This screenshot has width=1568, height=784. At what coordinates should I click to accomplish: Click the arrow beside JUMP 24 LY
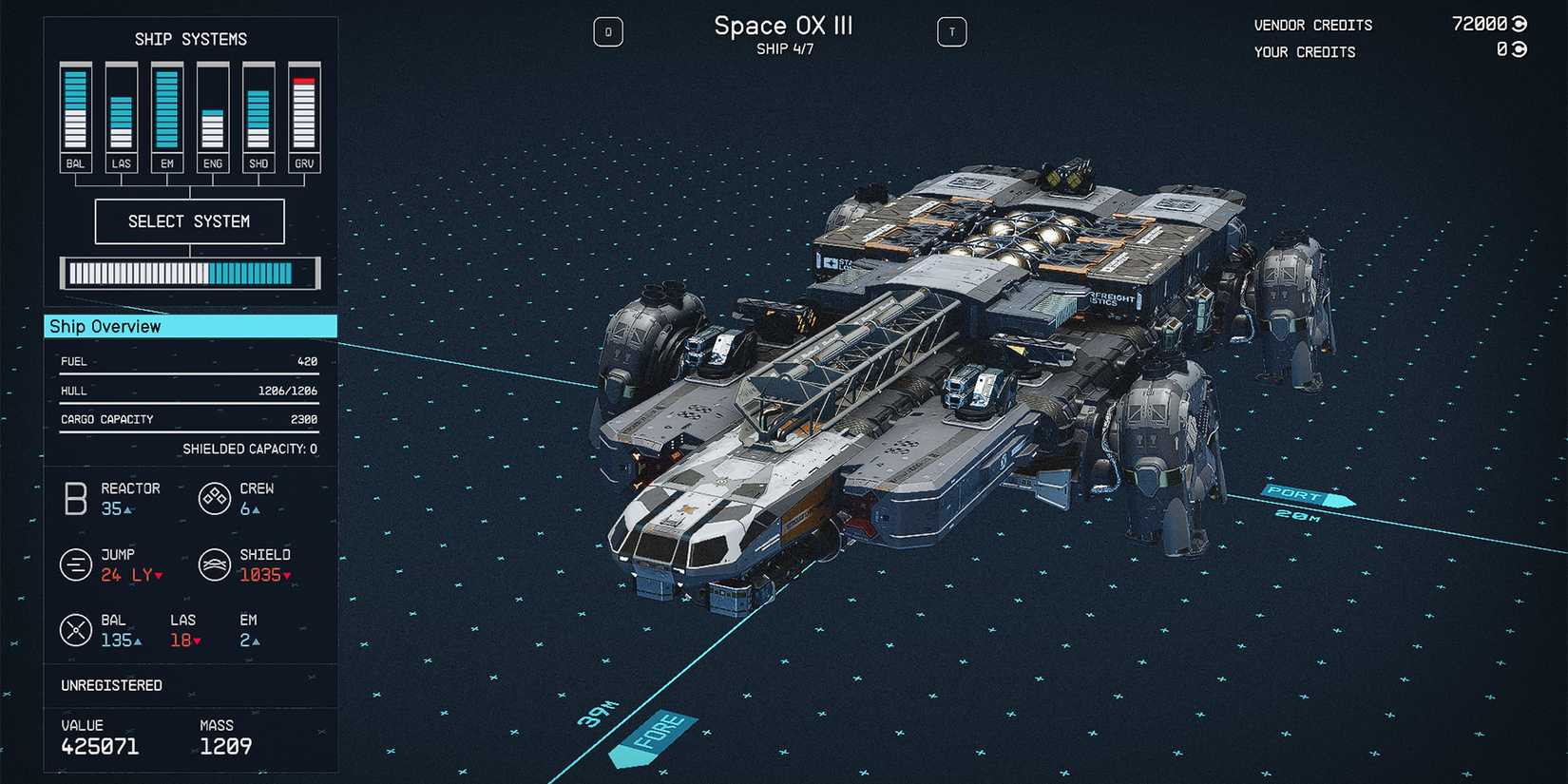(x=157, y=576)
